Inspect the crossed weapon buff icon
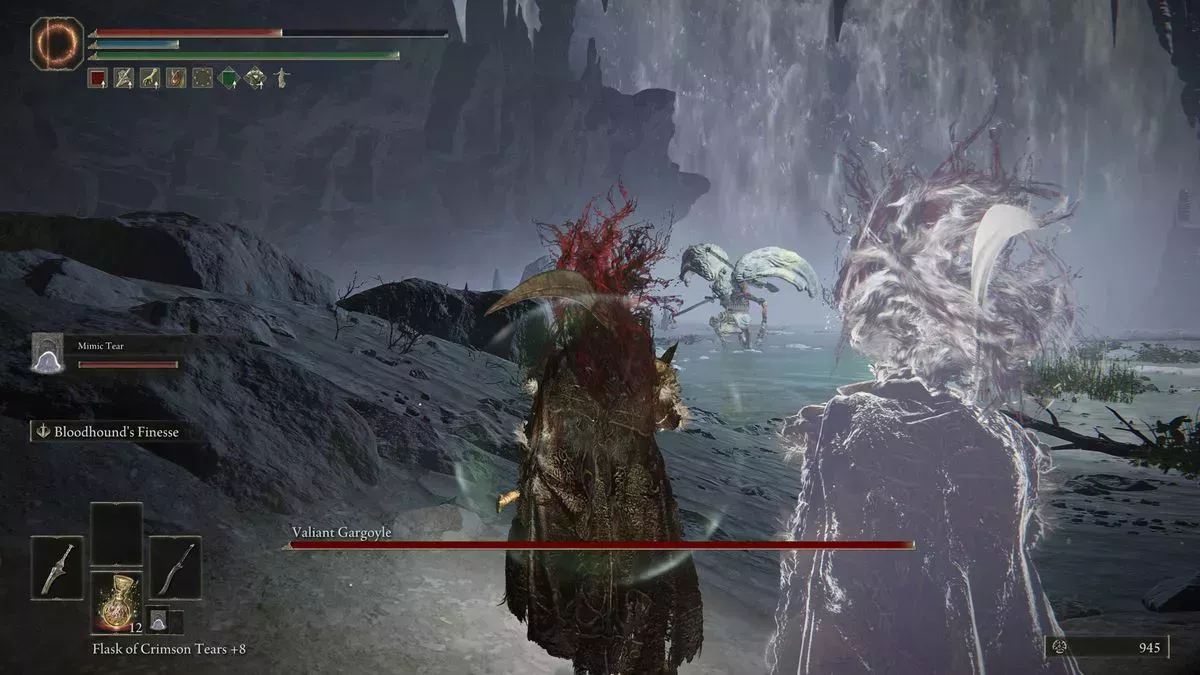The image size is (1200, 675). point(124,78)
